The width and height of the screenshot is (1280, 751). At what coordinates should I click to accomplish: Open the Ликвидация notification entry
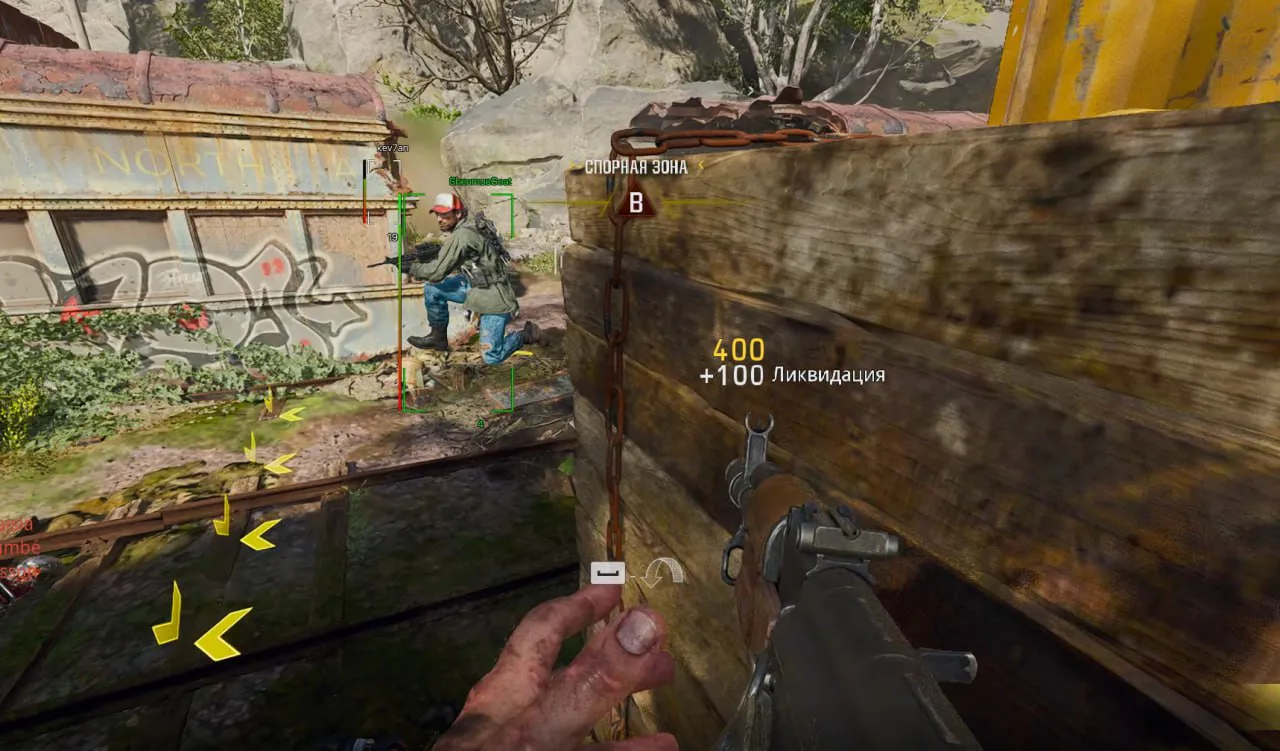click(x=827, y=376)
